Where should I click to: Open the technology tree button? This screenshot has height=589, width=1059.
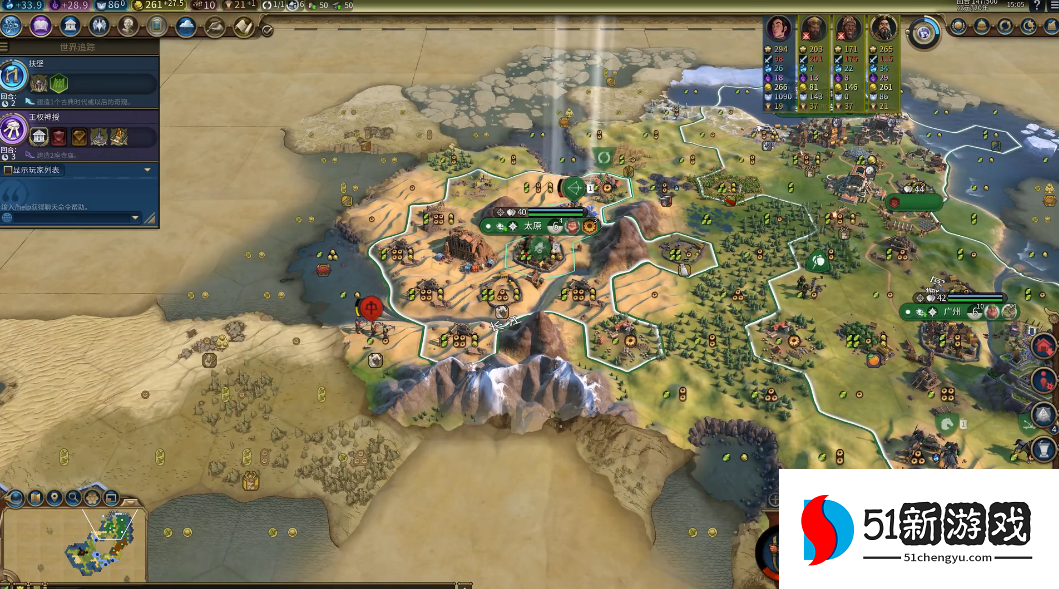coord(14,25)
